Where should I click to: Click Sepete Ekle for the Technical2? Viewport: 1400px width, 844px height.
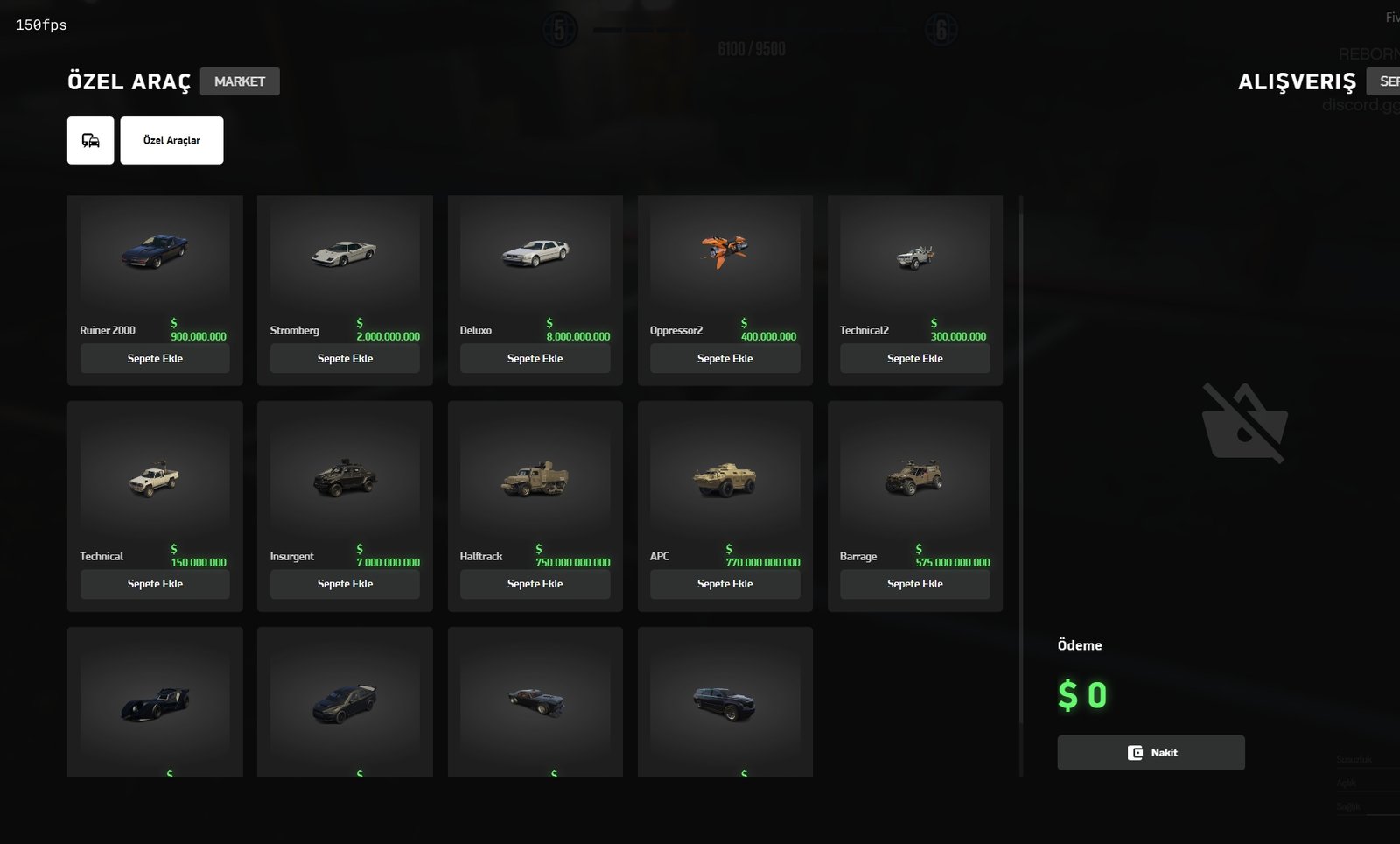pos(914,358)
